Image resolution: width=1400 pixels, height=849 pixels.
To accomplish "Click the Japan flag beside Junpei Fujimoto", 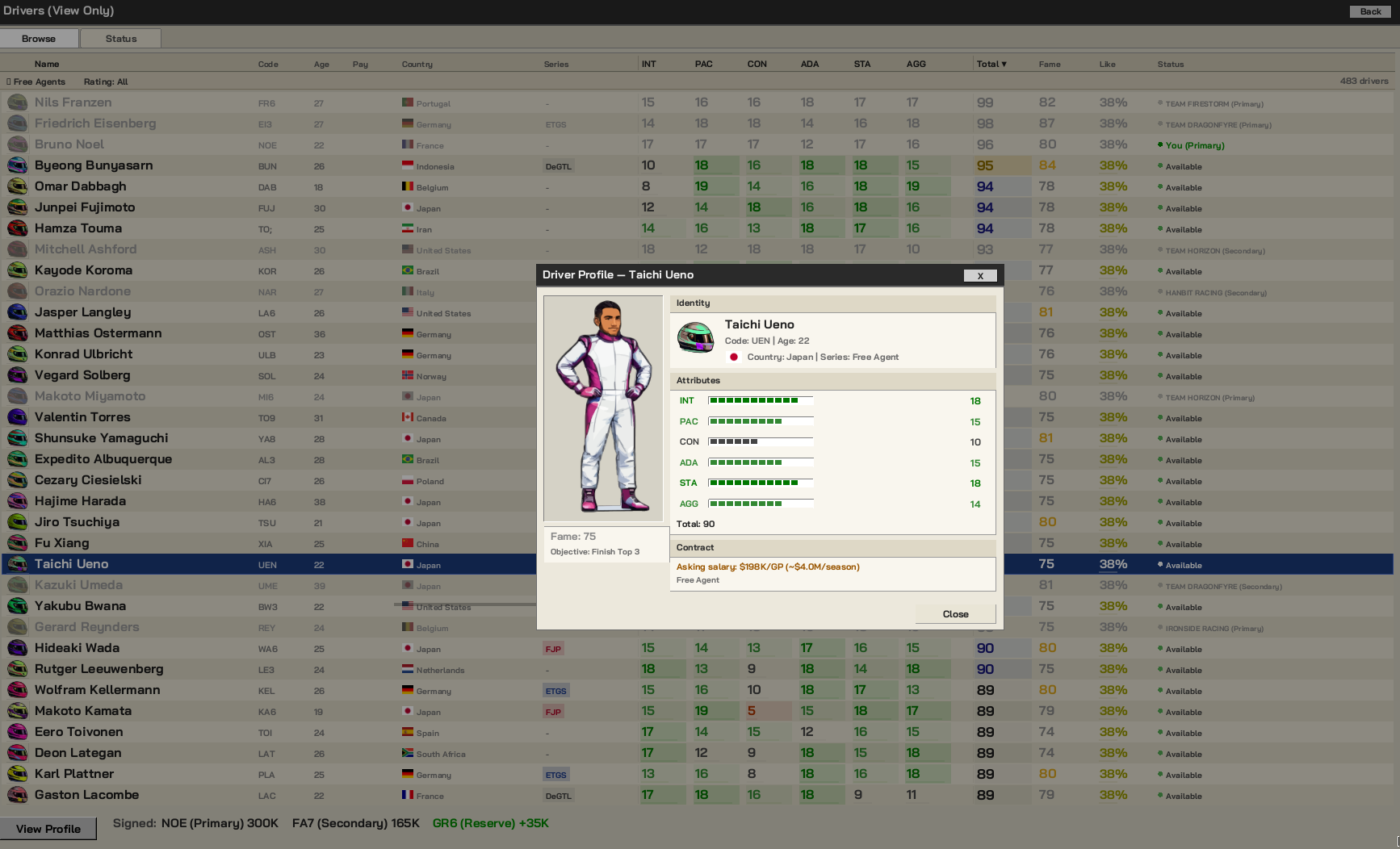I will (409, 207).
